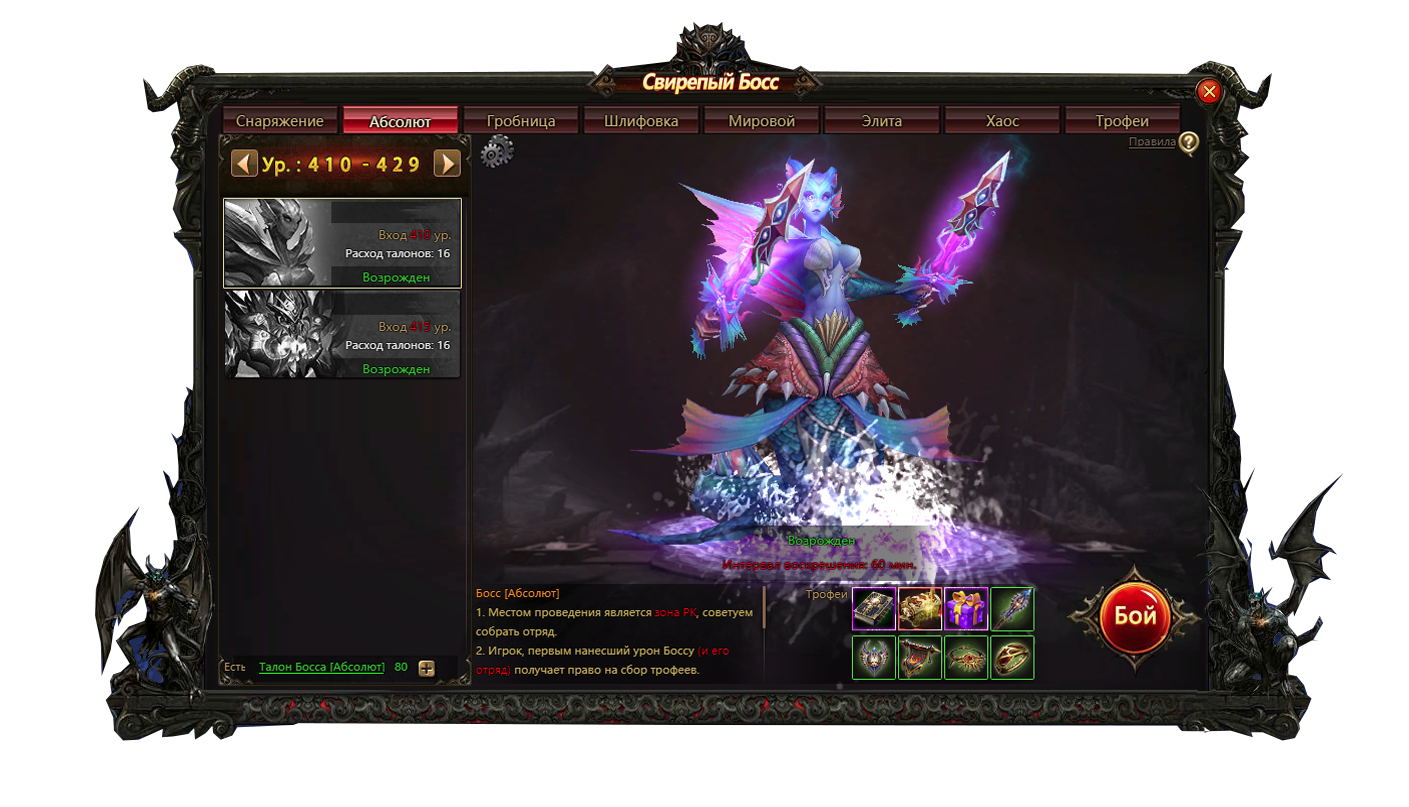Image resolution: width=1409 pixels, height=807 pixels.
Task: Click the Правила rules link
Action: pos(1152,142)
